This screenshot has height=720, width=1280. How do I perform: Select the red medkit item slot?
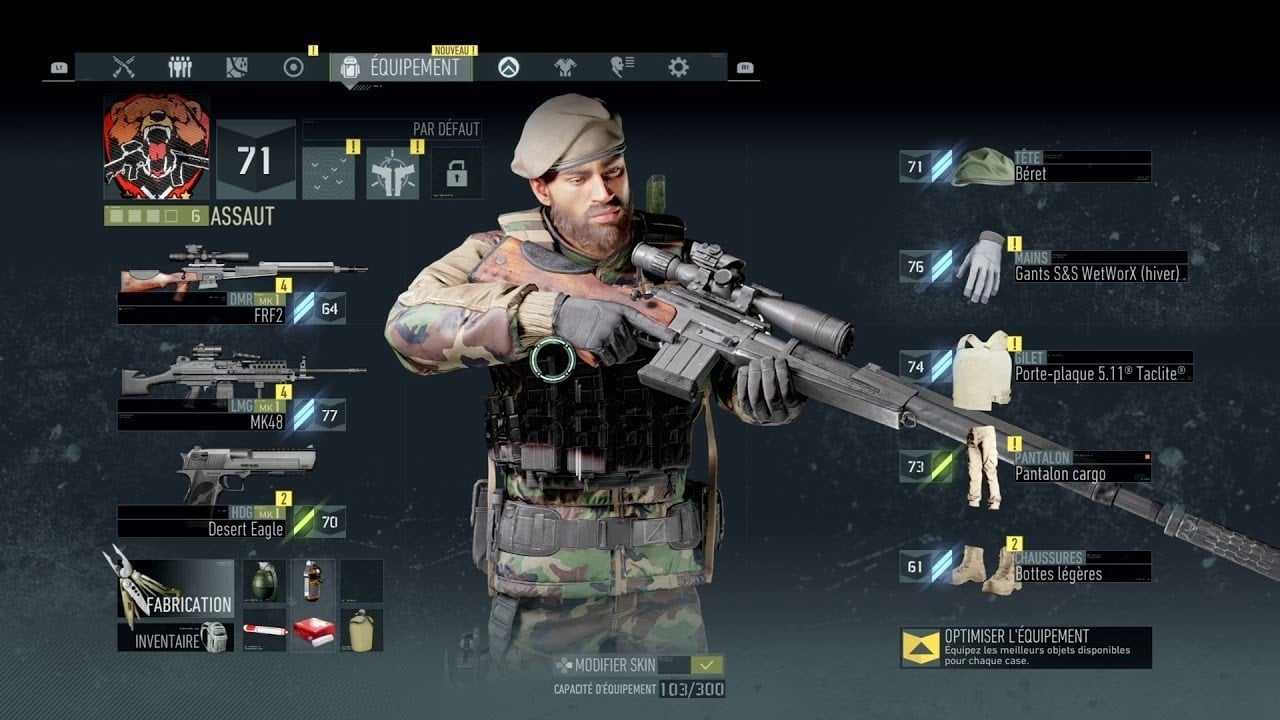(x=313, y=630)
